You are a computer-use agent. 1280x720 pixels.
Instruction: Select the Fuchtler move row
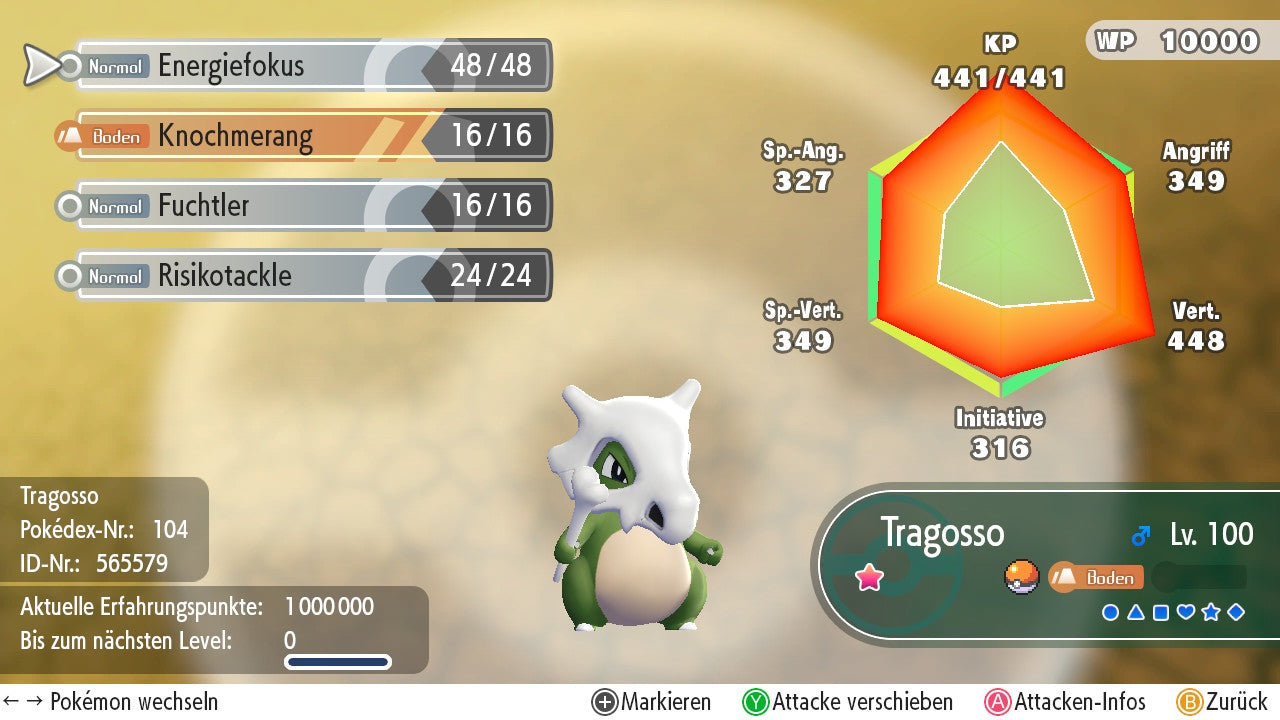(312, 206)
